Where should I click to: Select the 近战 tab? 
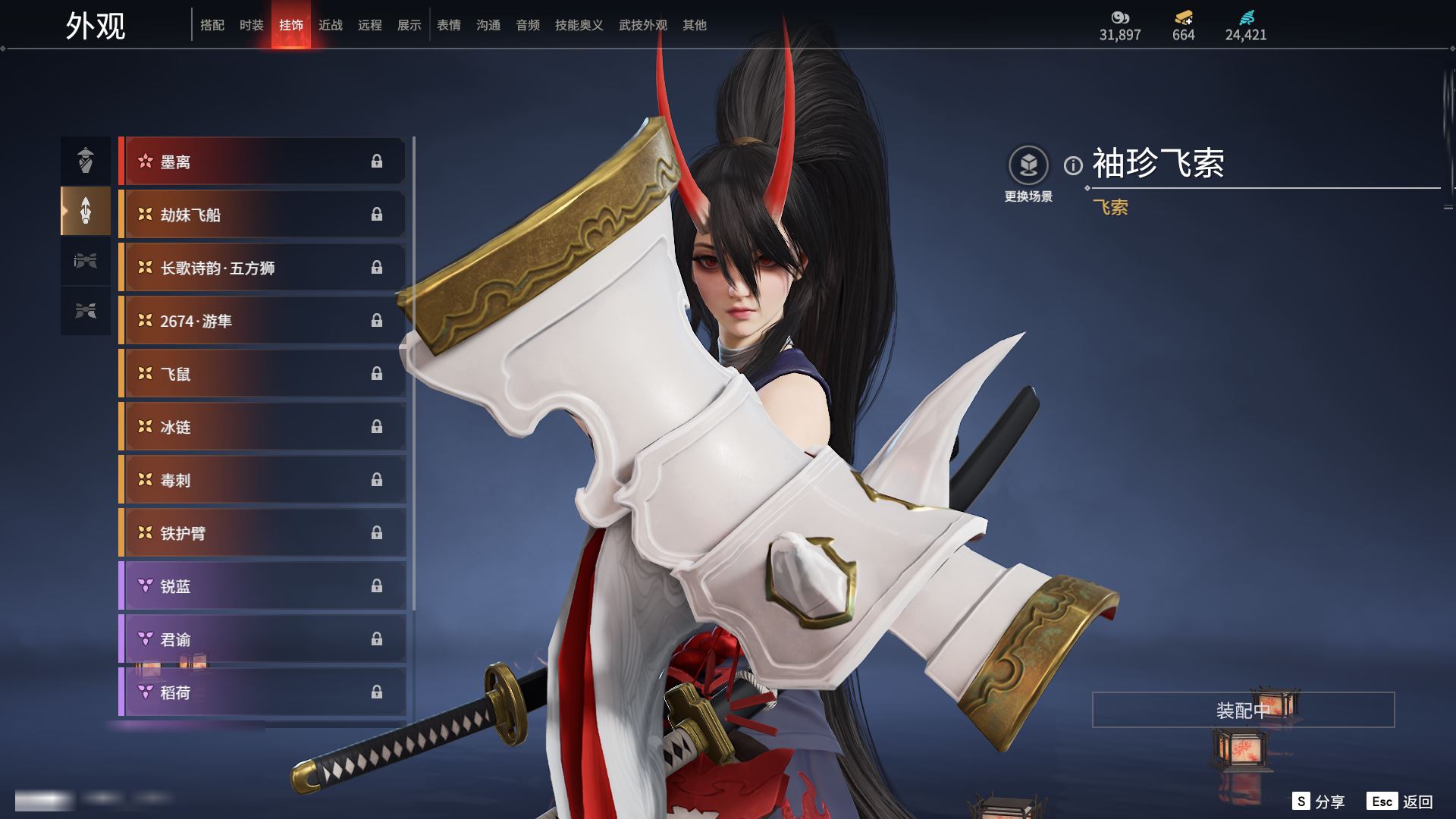[331, 25]
